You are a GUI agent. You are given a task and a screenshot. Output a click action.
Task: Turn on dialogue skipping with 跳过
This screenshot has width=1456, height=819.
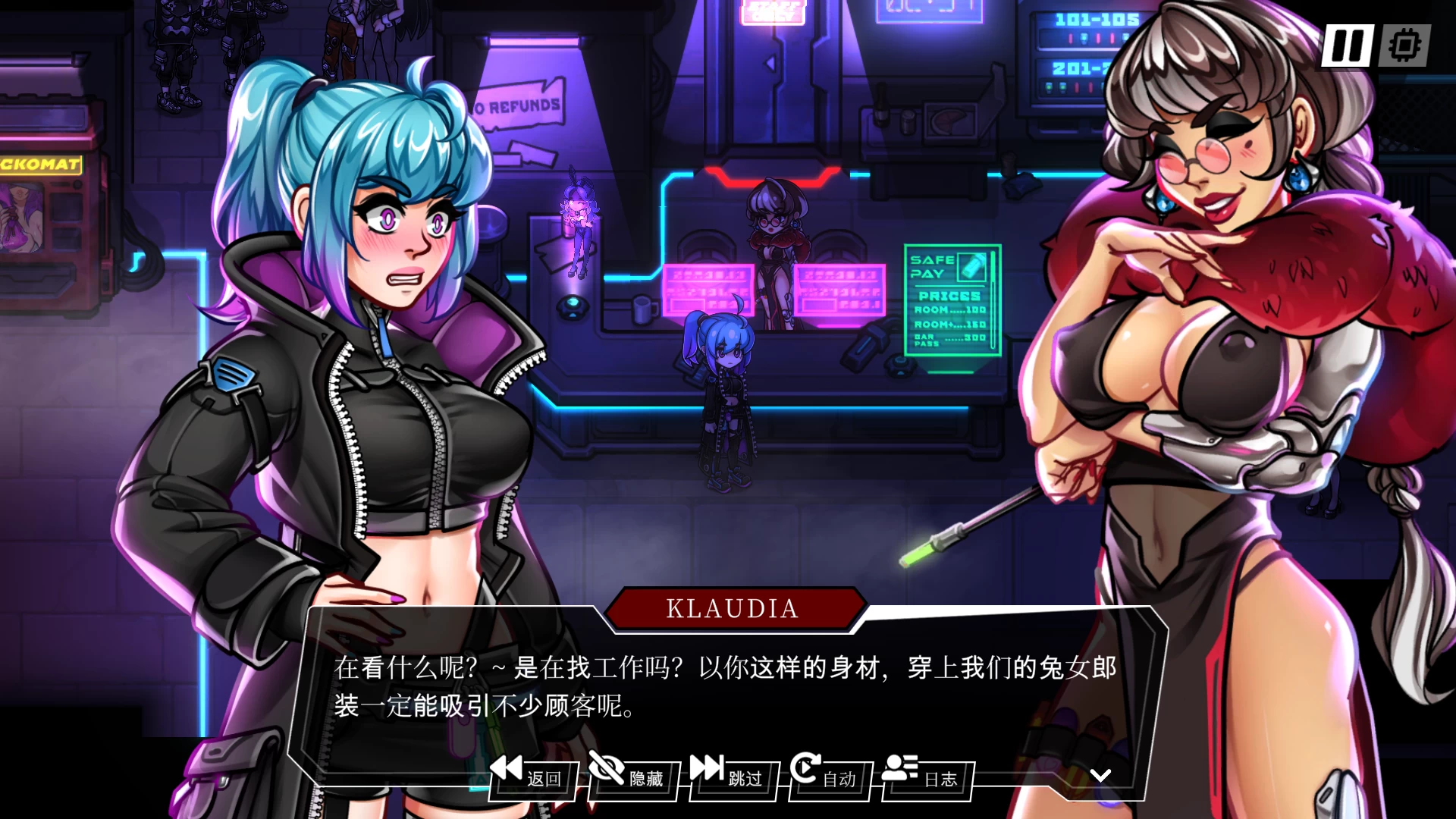click(745, 778)
